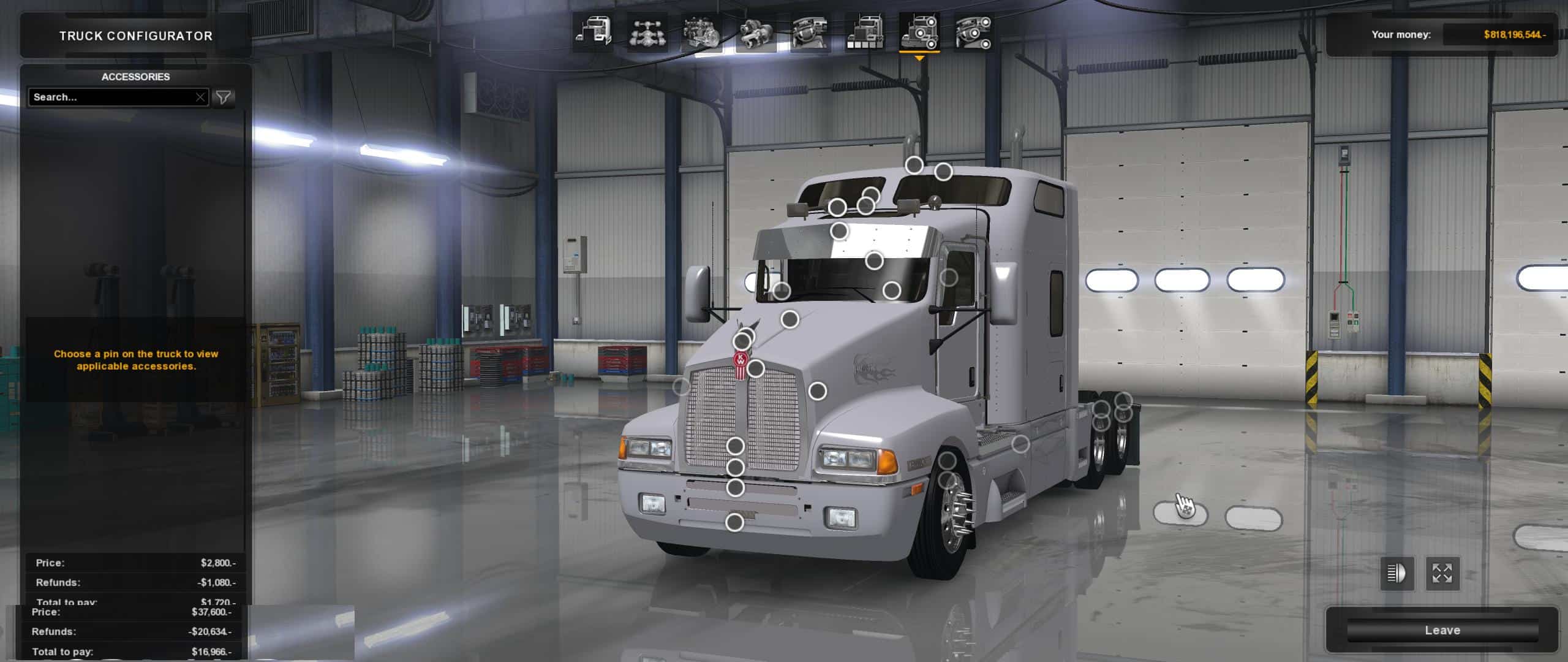Open the funnel filter options
This screenshot has height=662, width=1568.
click(x=224, y=97)
